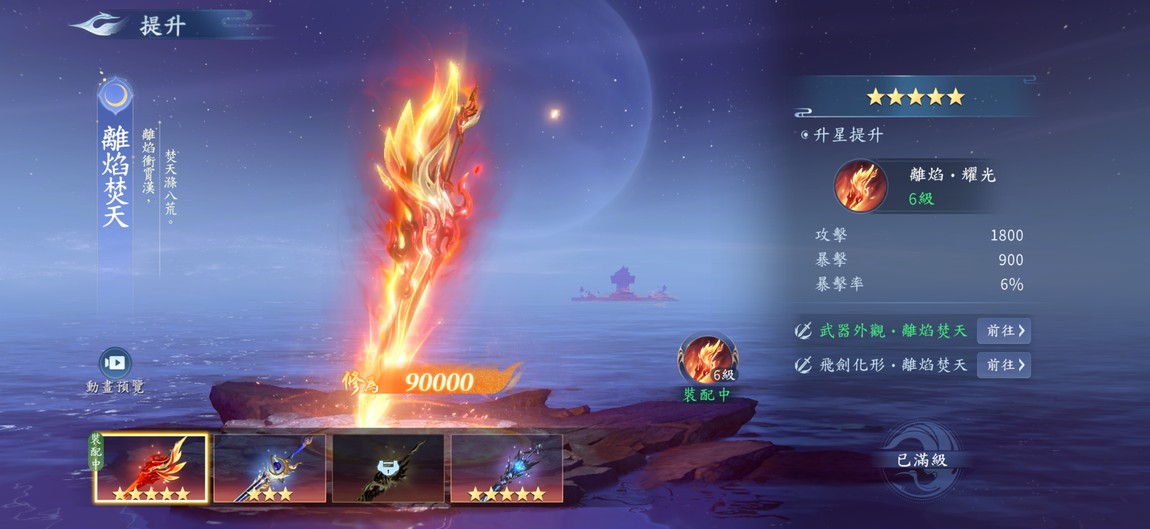
Task: Click the 前往 button for 武器外觀
Action: [1004, 331]
